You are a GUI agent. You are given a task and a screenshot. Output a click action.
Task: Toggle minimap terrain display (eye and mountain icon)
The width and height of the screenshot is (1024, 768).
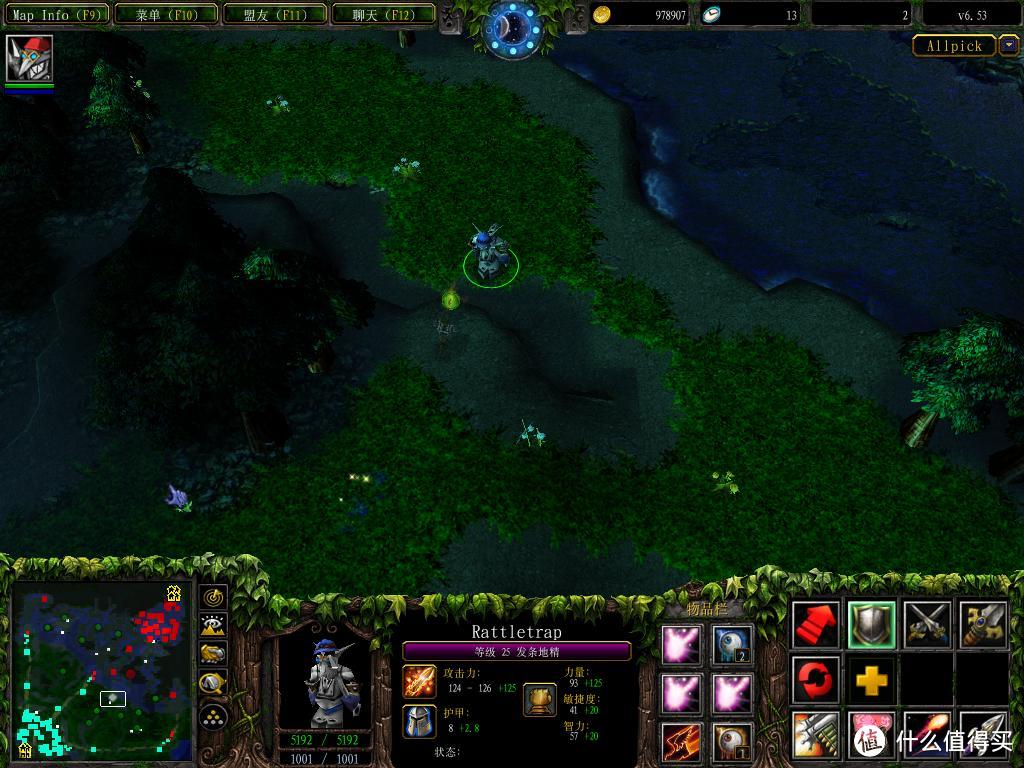(x=214, y=626)
